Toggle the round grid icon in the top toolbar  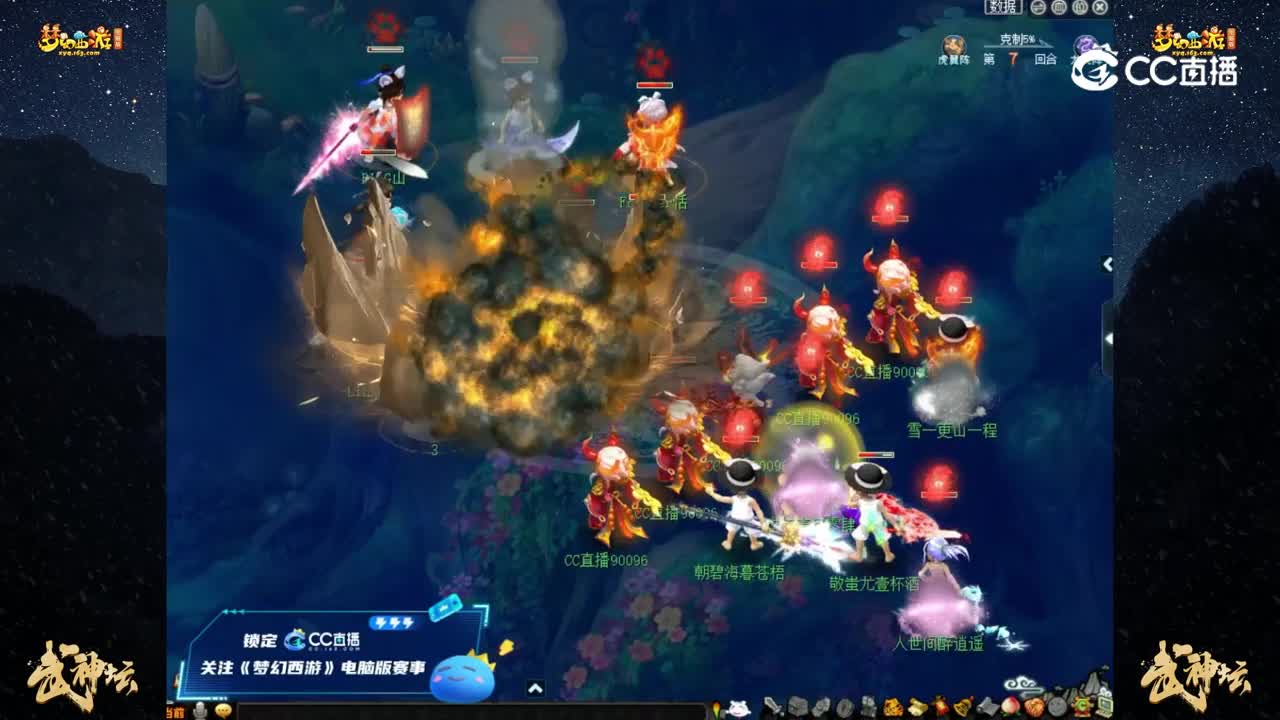[x=1058, y=8]
